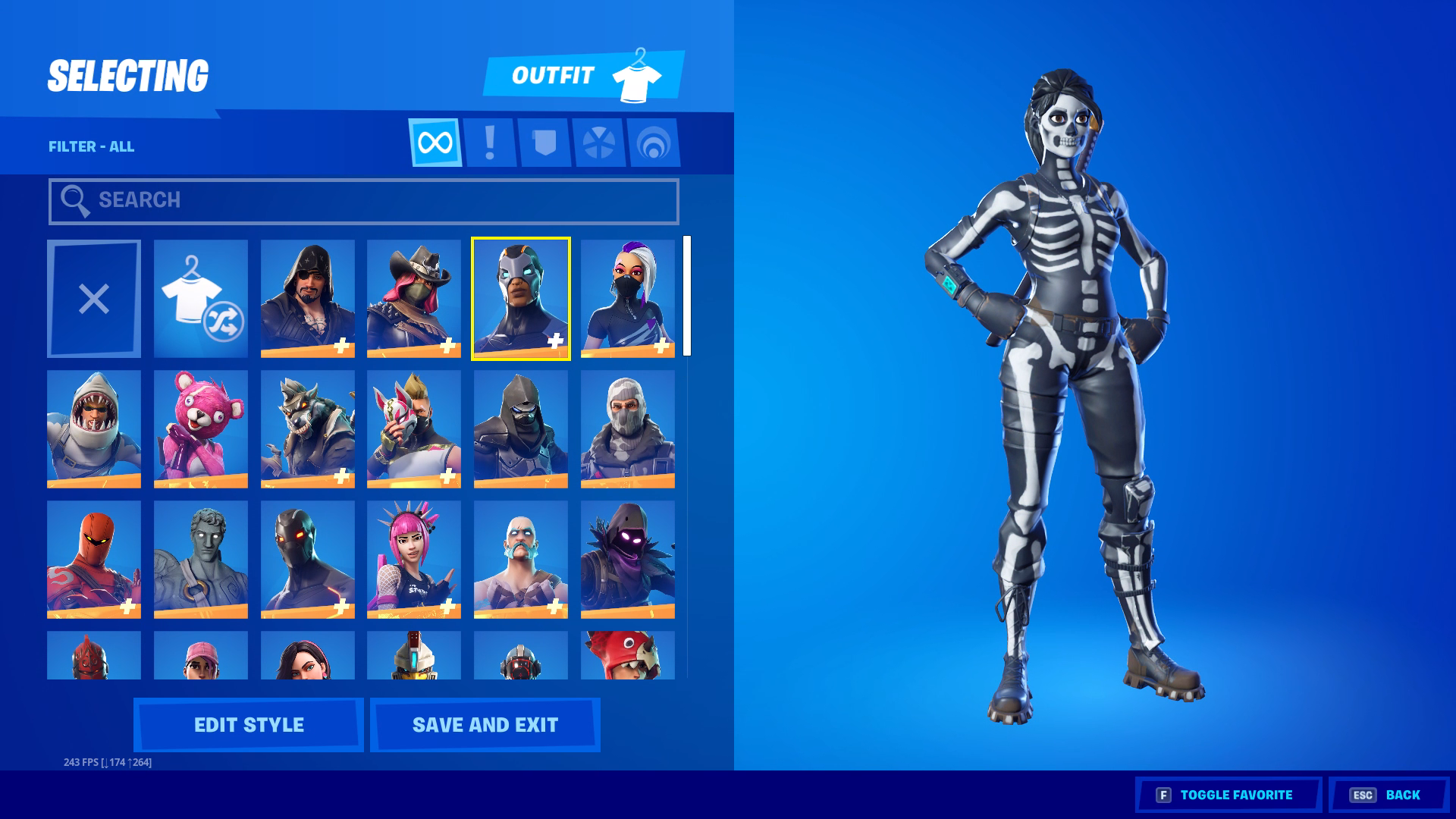
Task: Select the empty X outfit slot
Action: coord(93,298)
